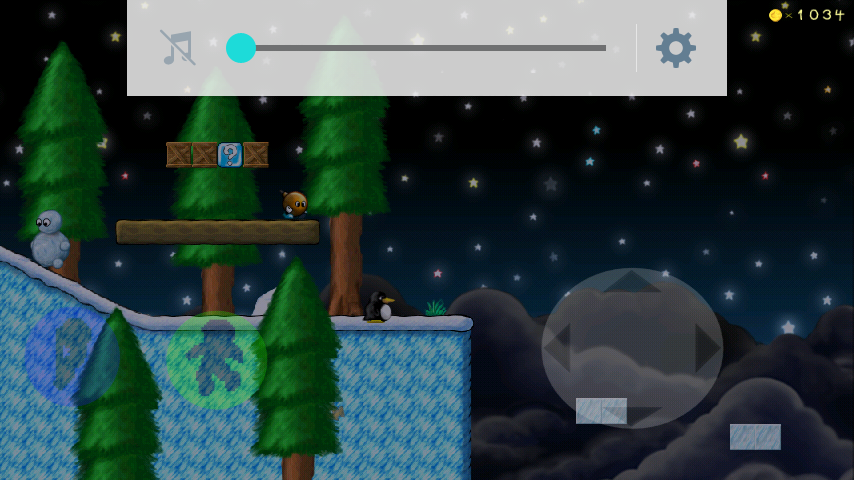Click the media volume slider track

pyautogui.click(x=420, y=48)
